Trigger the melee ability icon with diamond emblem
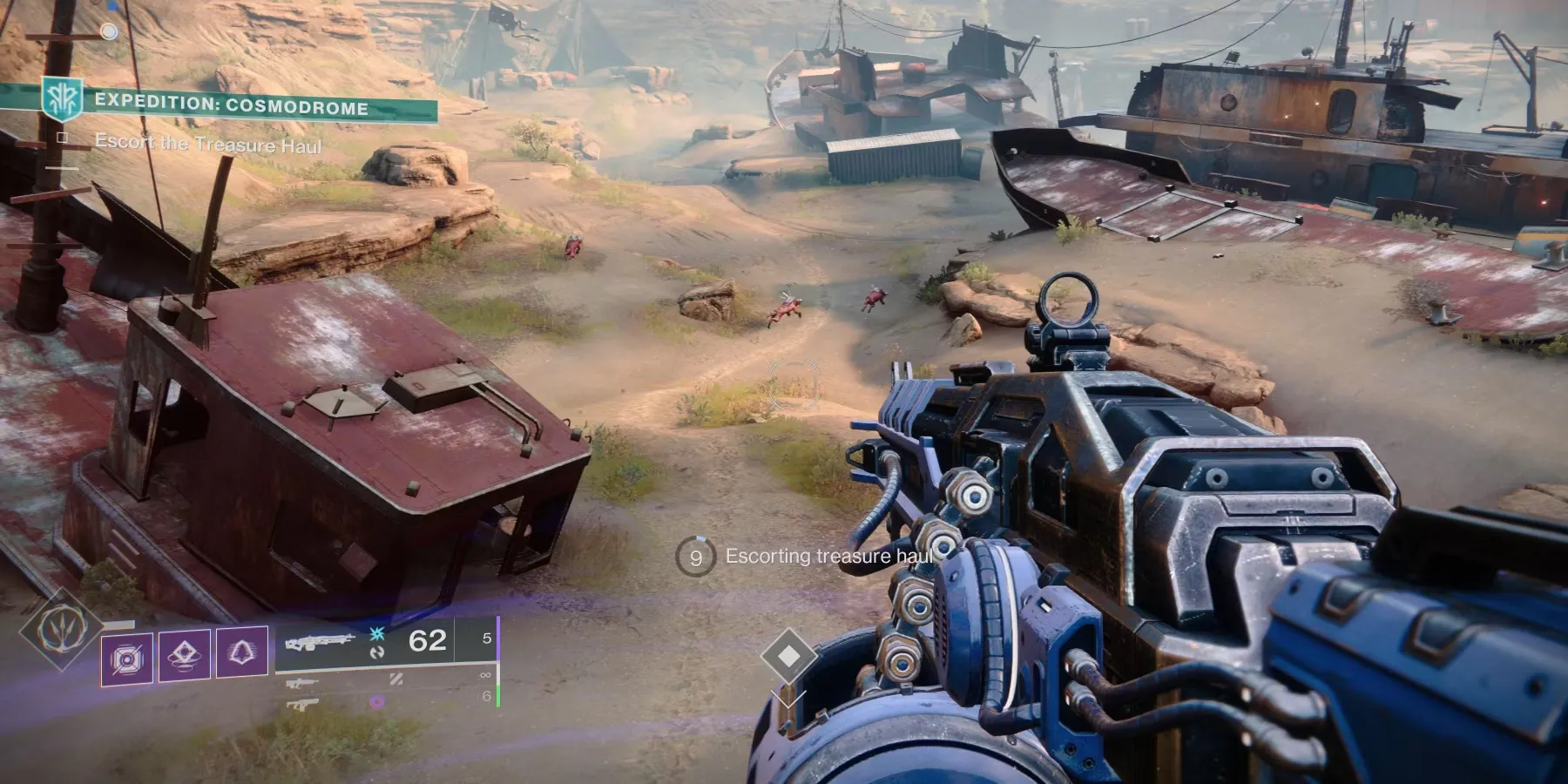1568x784 pixels. pos(185,655)
